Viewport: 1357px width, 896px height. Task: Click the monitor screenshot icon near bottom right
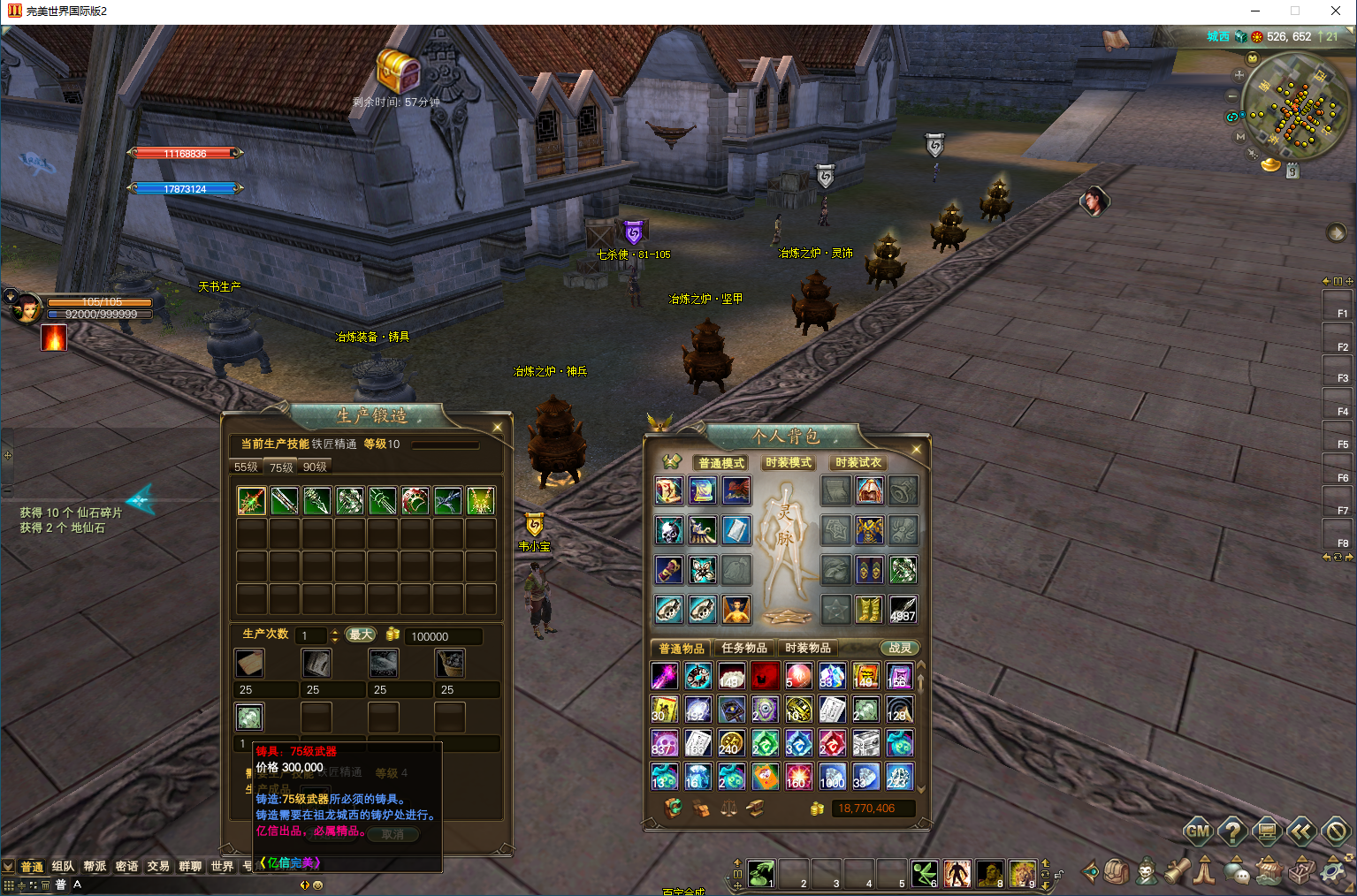coord(1268,831)
